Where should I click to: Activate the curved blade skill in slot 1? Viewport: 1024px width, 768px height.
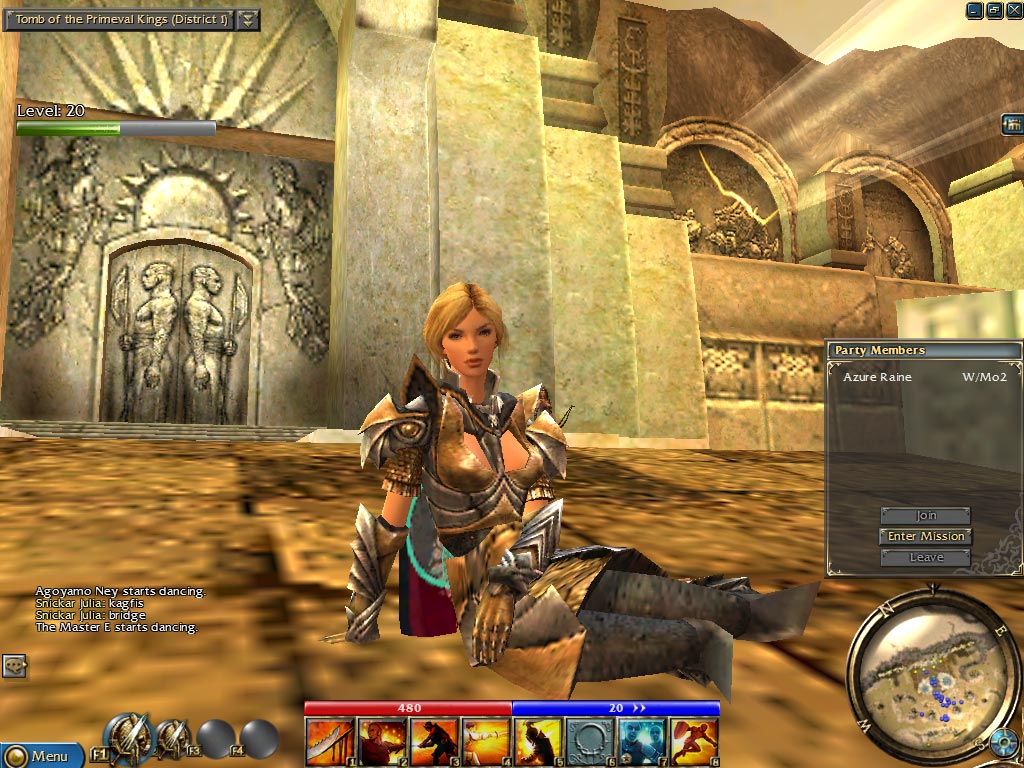pyautogui.click(x=330, y=742)
